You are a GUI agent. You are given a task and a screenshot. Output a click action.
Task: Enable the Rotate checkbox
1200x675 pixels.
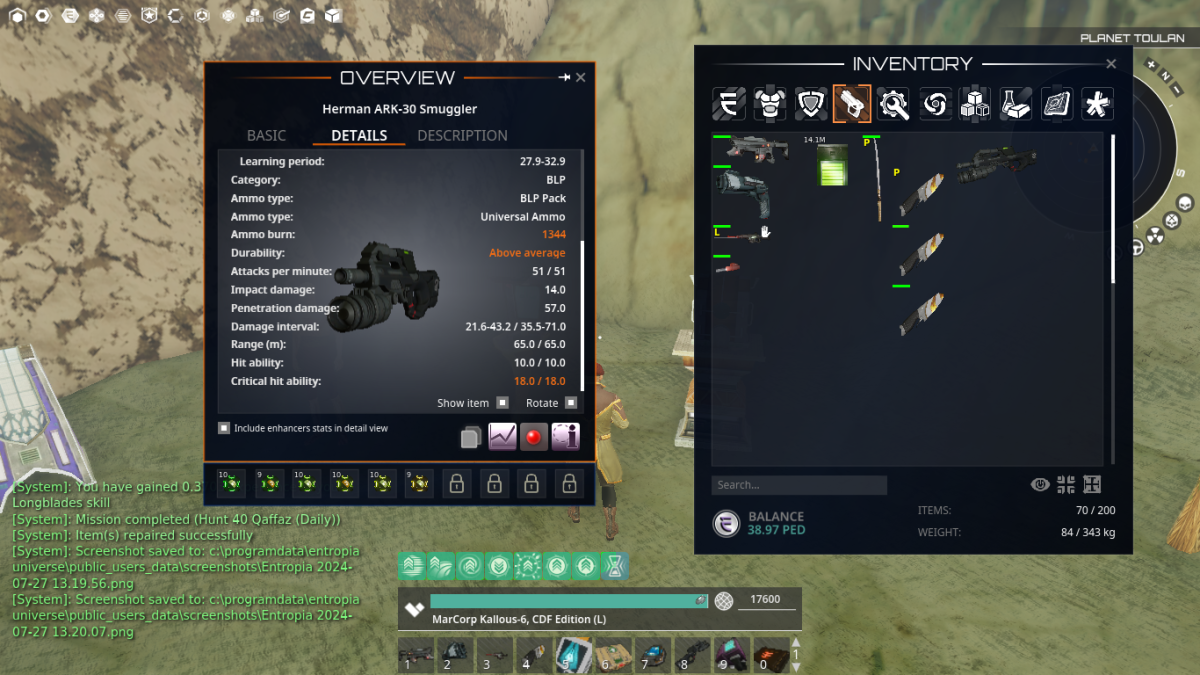571,403
